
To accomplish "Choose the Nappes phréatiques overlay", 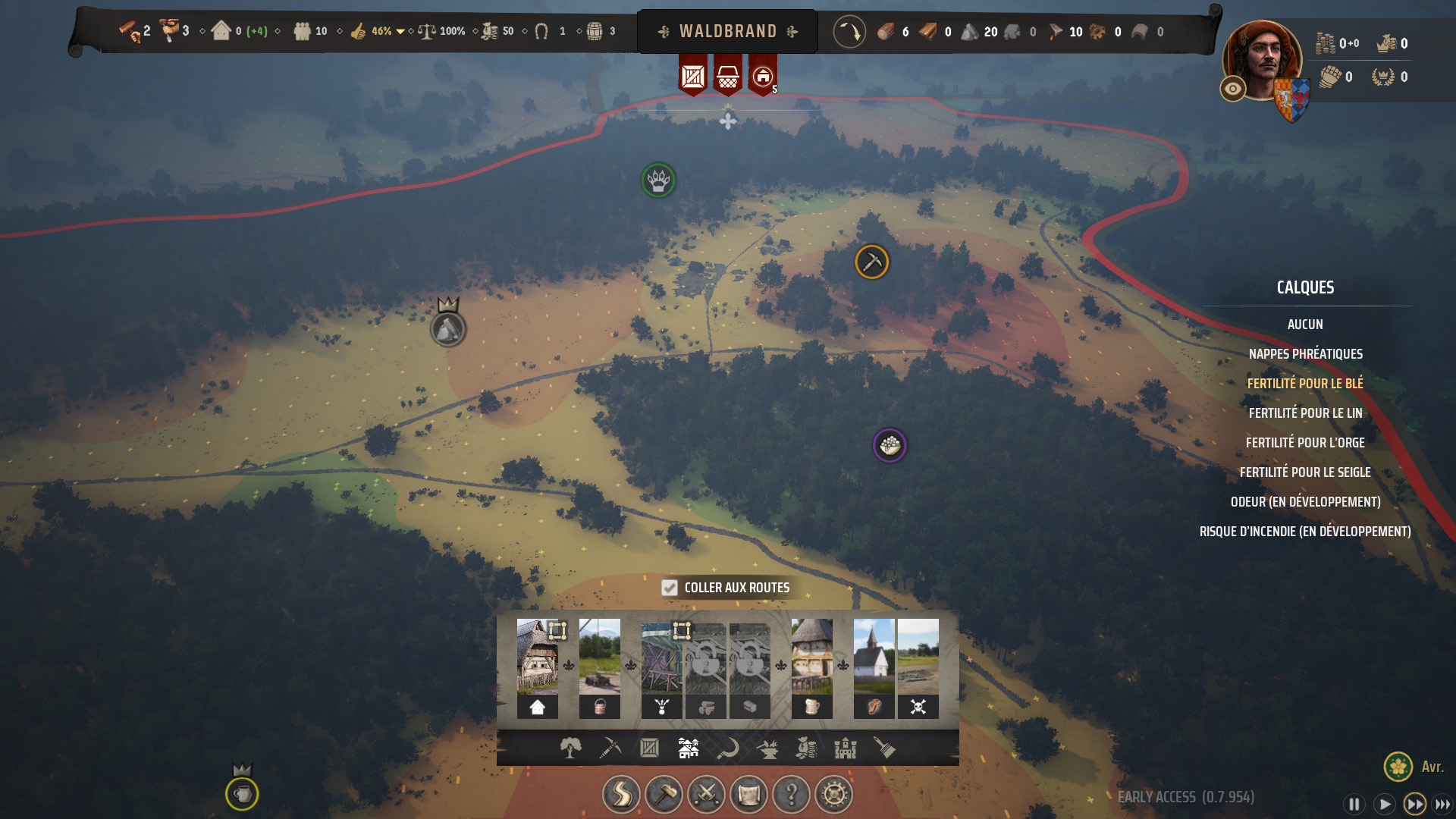I will coord(1305,354).
